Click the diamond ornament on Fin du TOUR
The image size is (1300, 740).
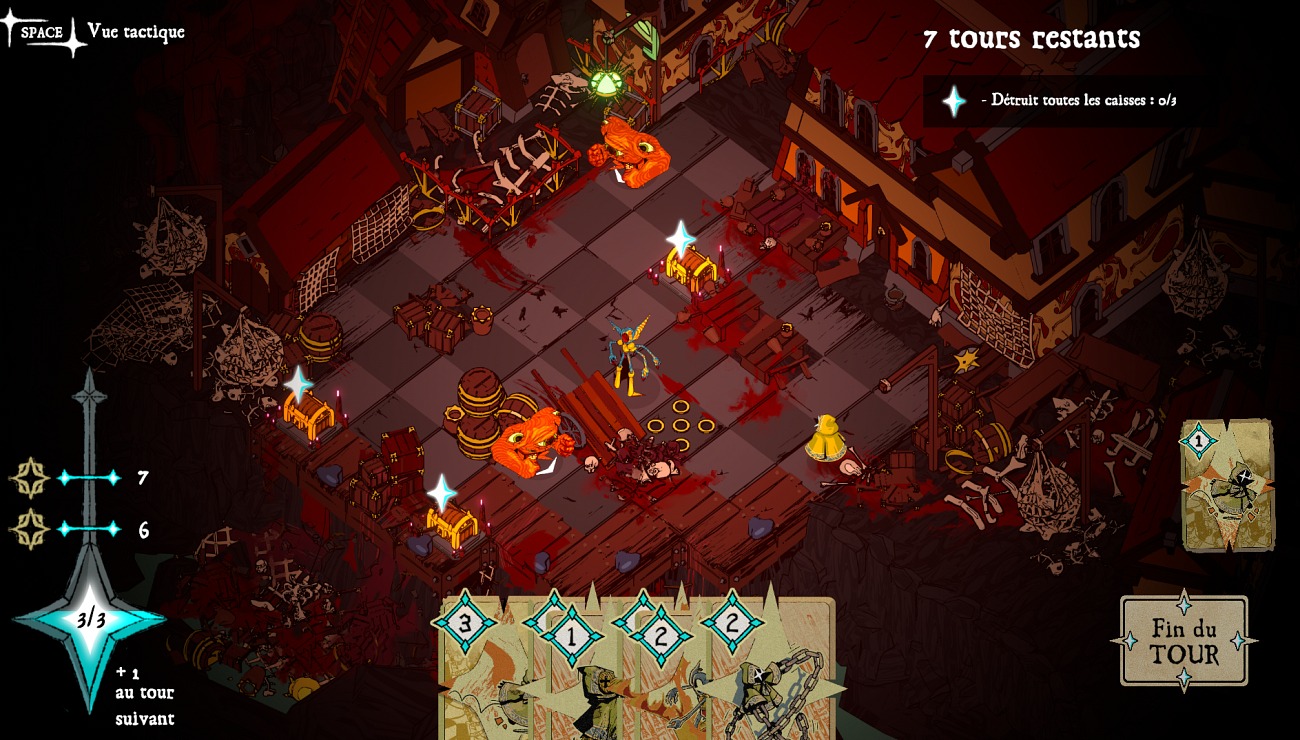click(1186, 605)
